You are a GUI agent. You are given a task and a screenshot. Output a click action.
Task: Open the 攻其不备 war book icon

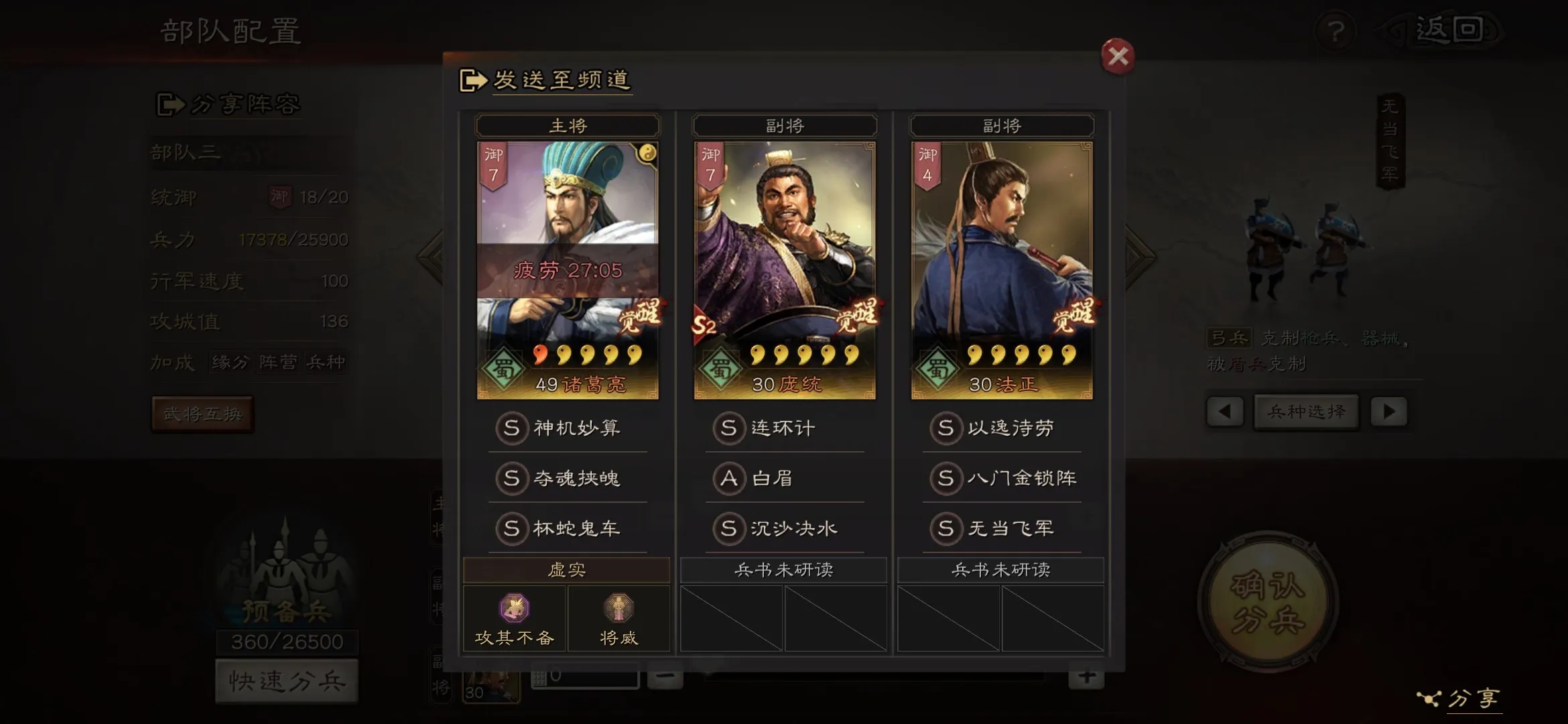(x=515, y=618)
